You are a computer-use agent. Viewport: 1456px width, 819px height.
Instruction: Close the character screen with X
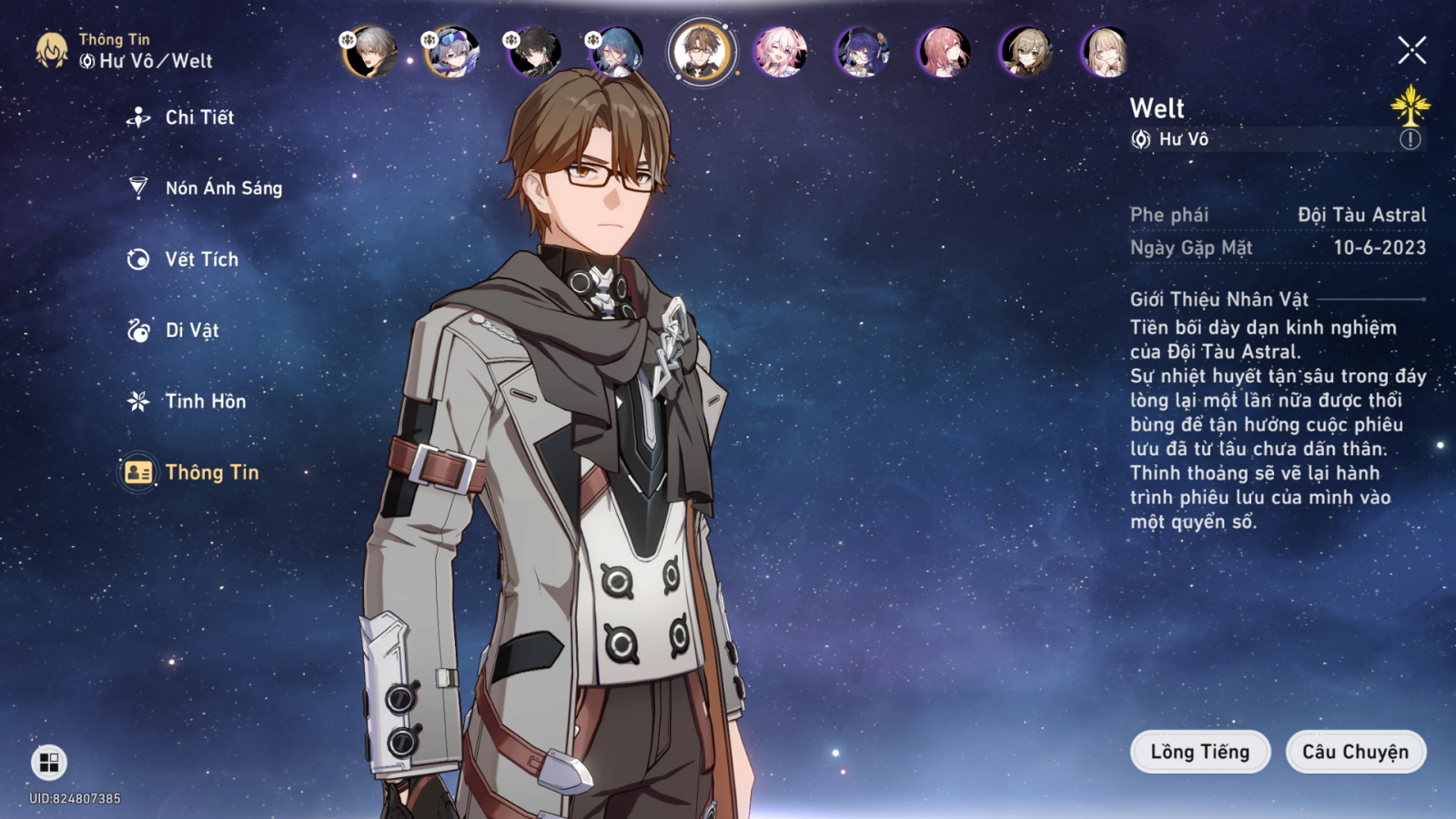click(1411, 50)
